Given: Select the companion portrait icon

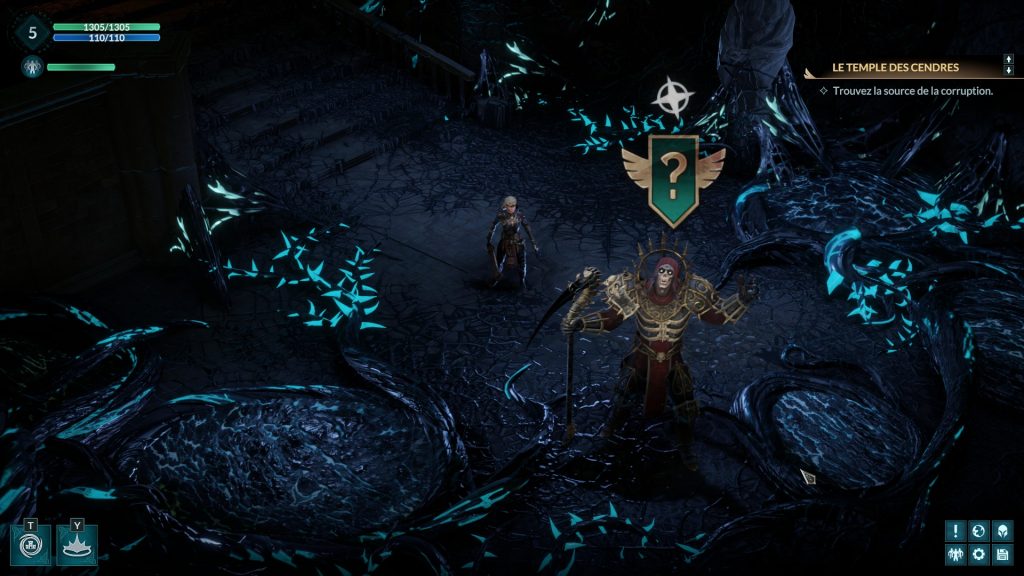Looking at the screenshot, I should point(30,67).
